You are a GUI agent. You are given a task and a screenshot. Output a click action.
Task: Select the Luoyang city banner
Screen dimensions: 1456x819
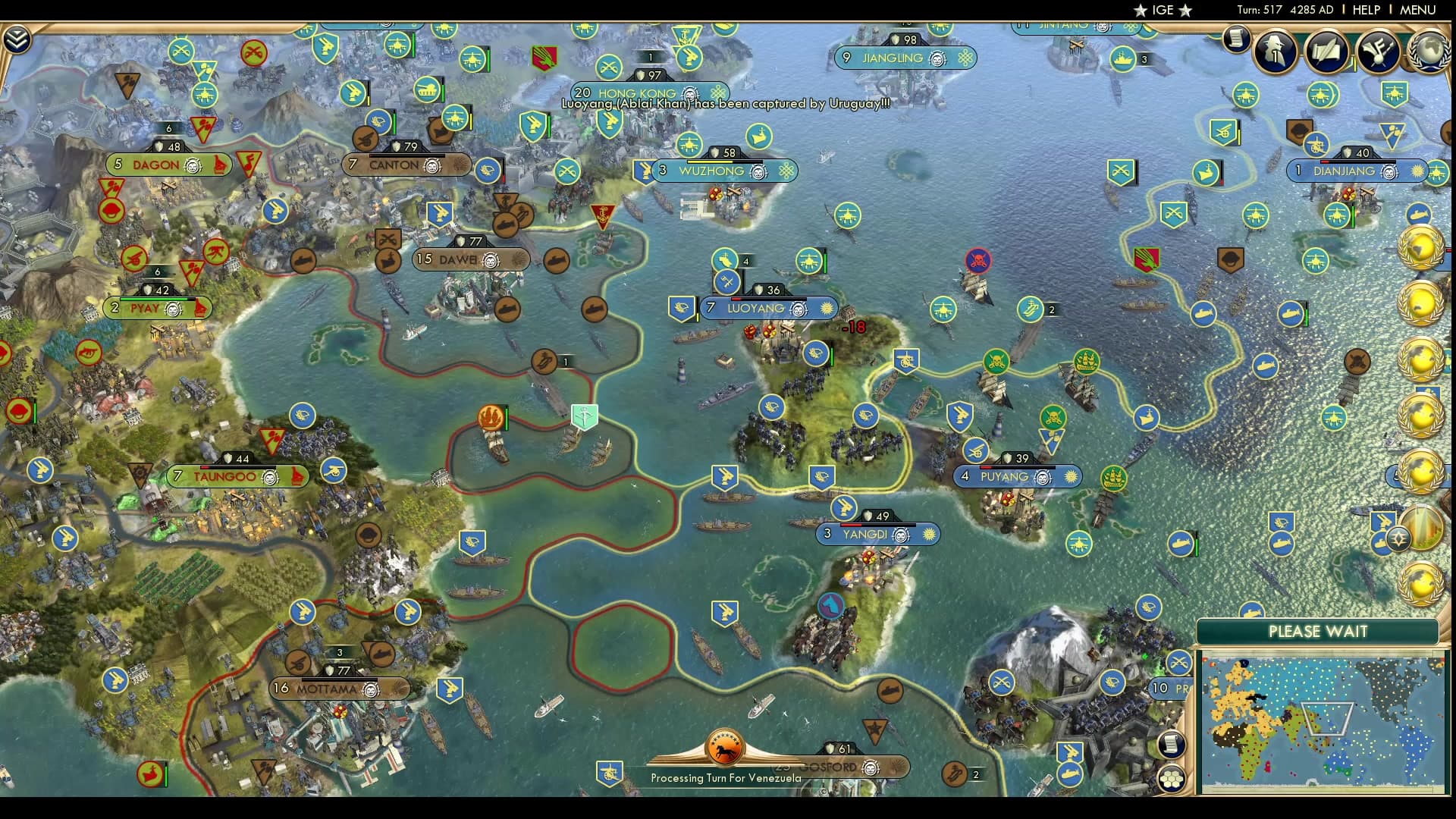coord(768,308)
